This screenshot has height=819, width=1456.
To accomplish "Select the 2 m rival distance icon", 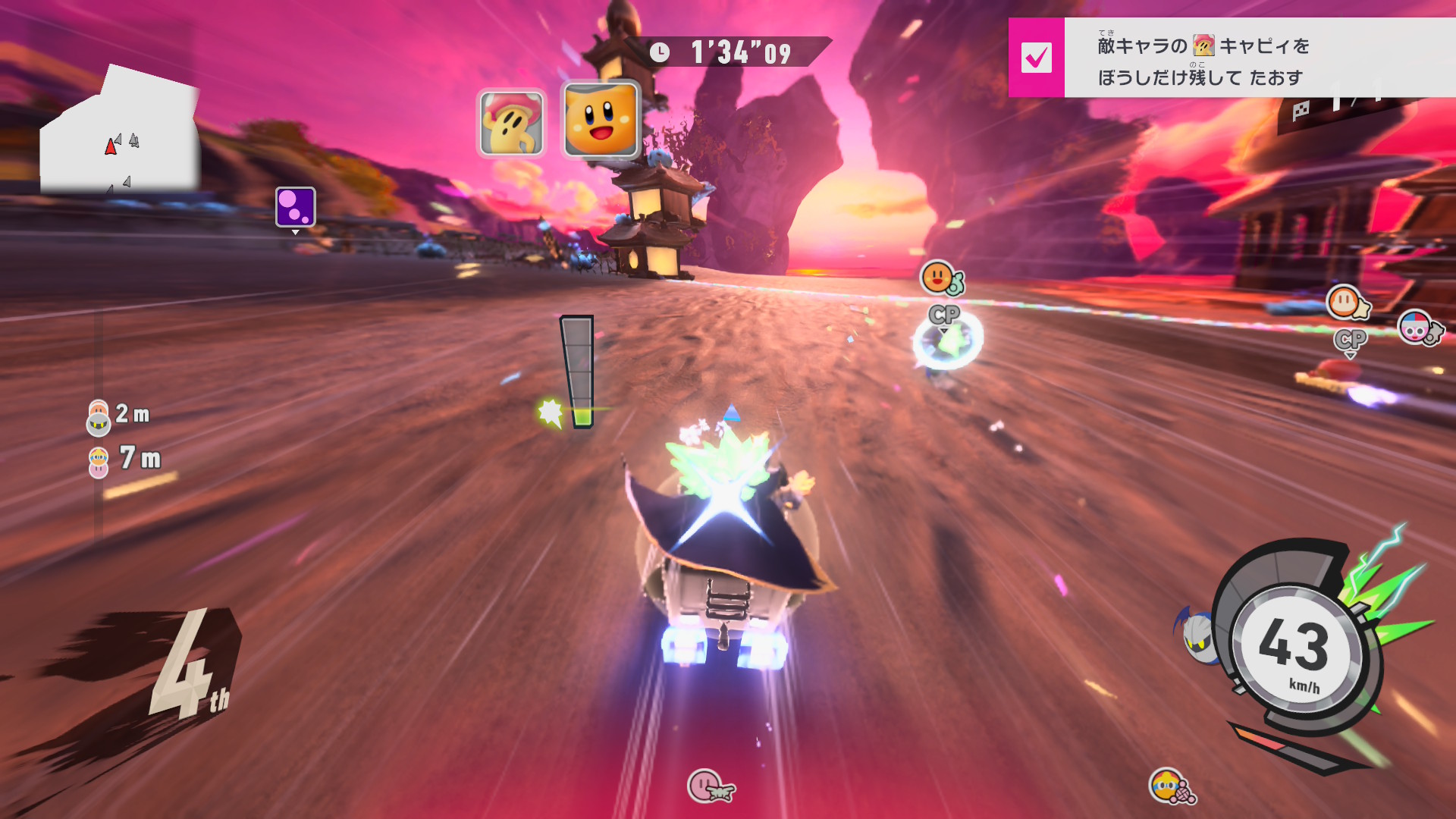I will point(99,418).
